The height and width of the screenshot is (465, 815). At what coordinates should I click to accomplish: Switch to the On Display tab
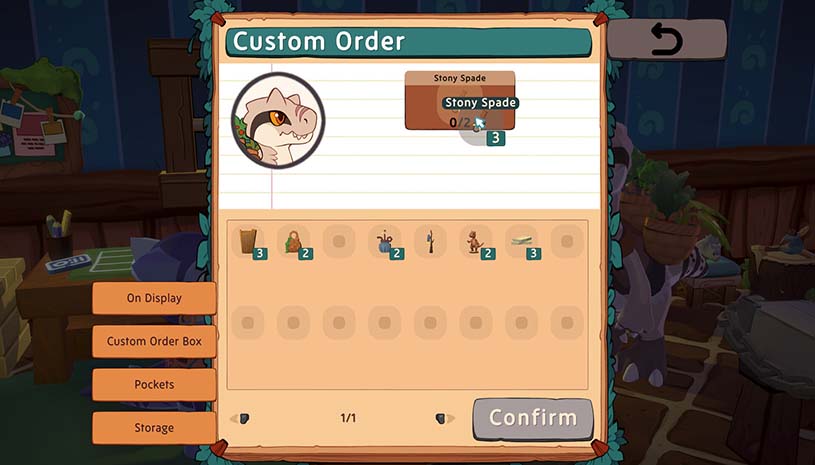tap(154, 298)
